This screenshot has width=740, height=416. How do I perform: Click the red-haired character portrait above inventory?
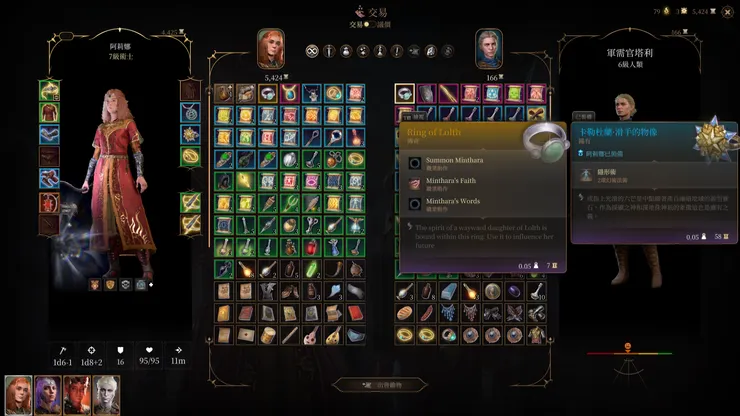click(271, 48)
